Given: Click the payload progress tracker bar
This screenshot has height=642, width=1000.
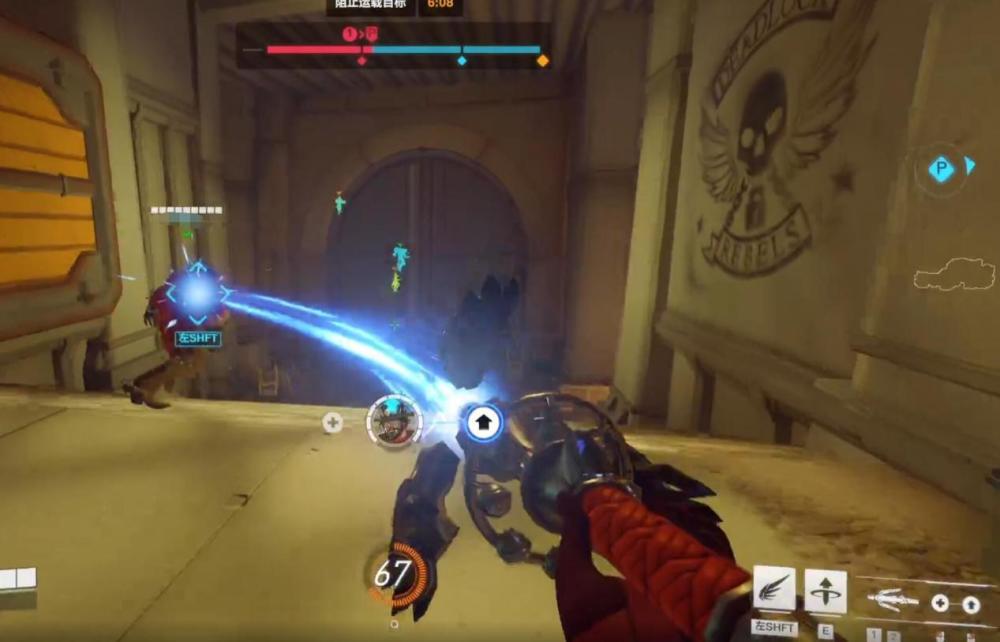Looking at the screenshot, I should click(x=403, y=49).
